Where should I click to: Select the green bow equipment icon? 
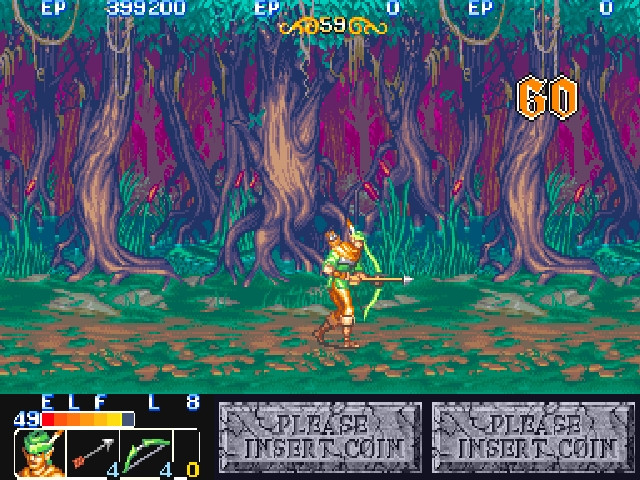tap(145, 452)
